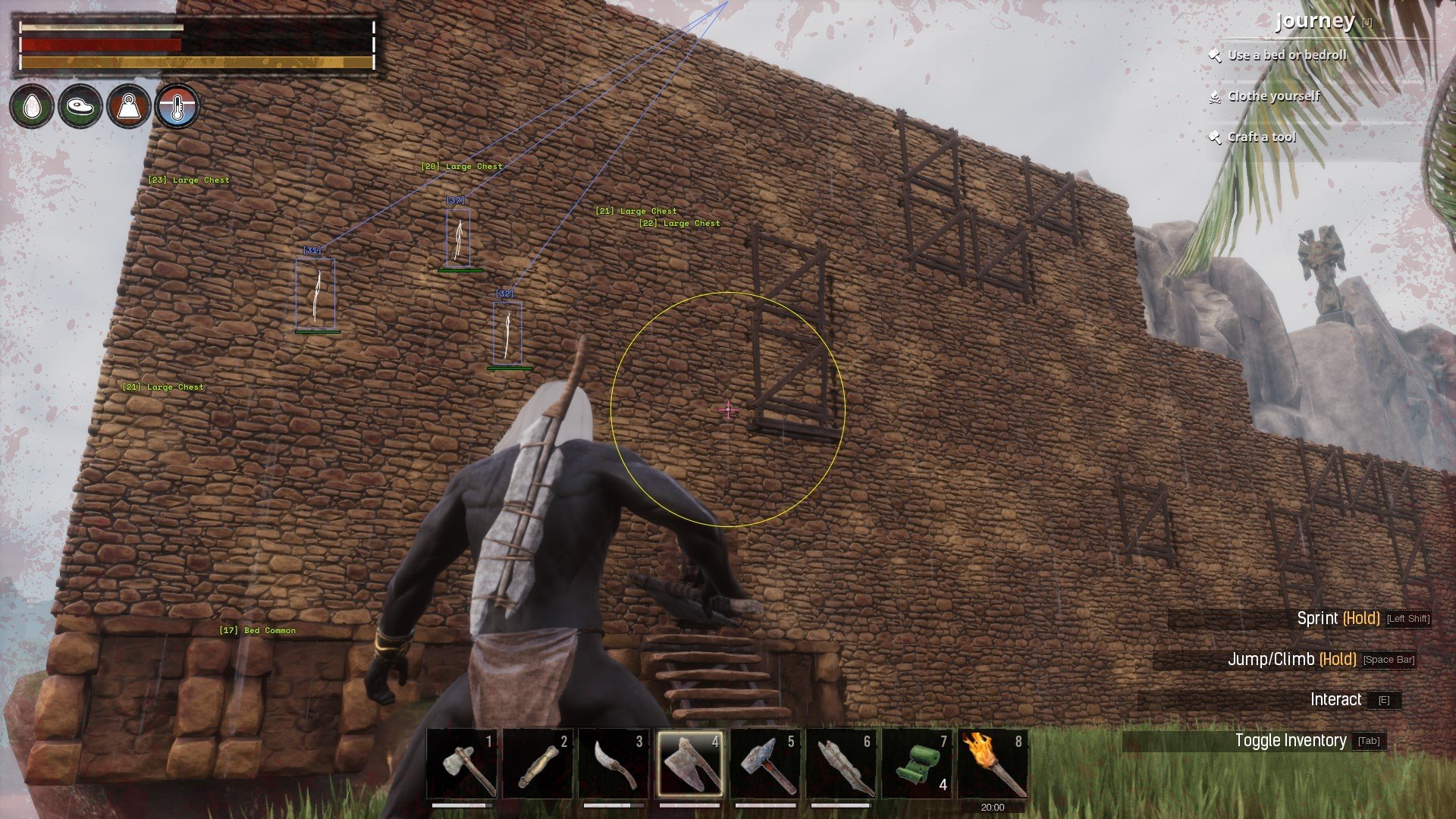The image size is (1456, 819).
Task: Open the Journey panel header
Action: coord(1316,22)
